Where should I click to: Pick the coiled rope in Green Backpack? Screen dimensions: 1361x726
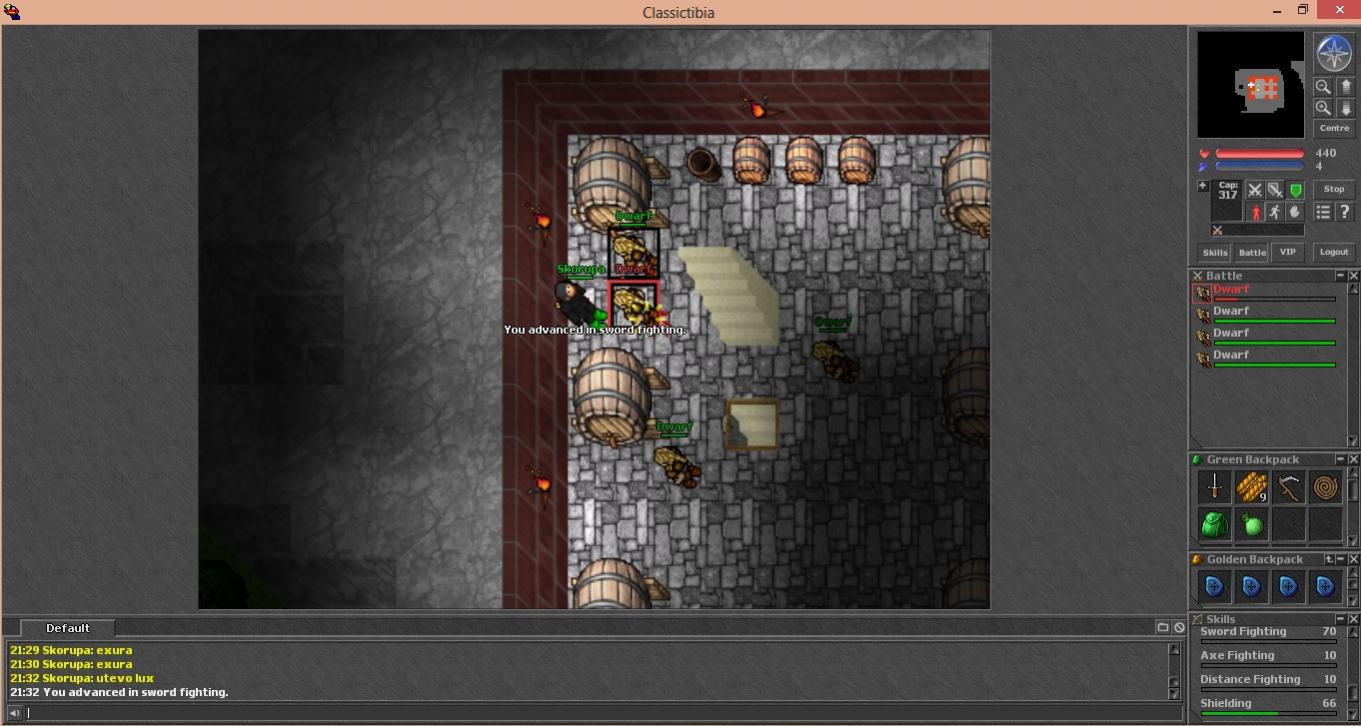click(1325, 487)
